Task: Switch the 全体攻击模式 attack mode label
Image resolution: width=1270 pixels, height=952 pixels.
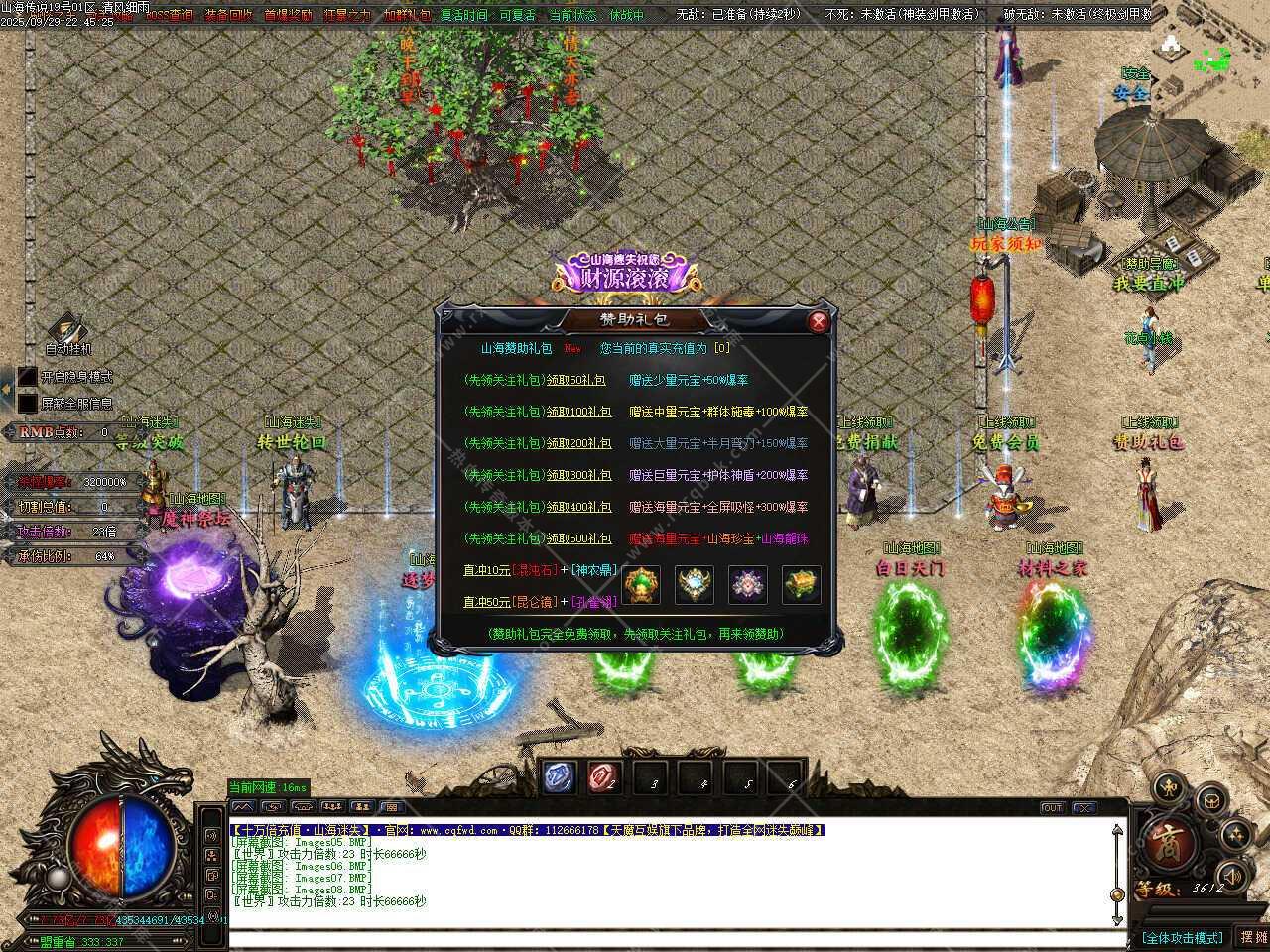Action: click(x=1182, y=937)
